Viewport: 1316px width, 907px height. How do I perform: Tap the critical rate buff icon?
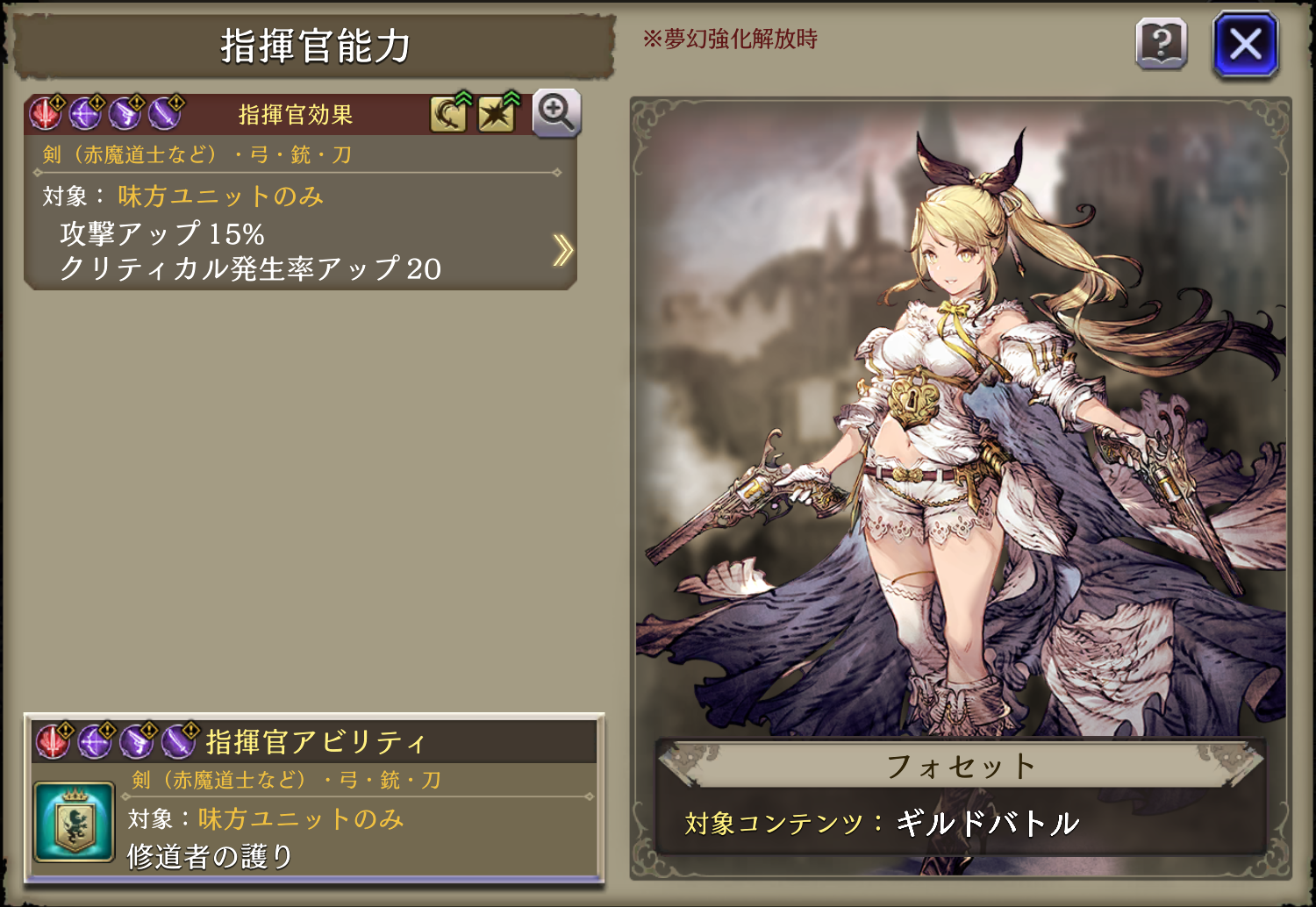click(448, 114)
